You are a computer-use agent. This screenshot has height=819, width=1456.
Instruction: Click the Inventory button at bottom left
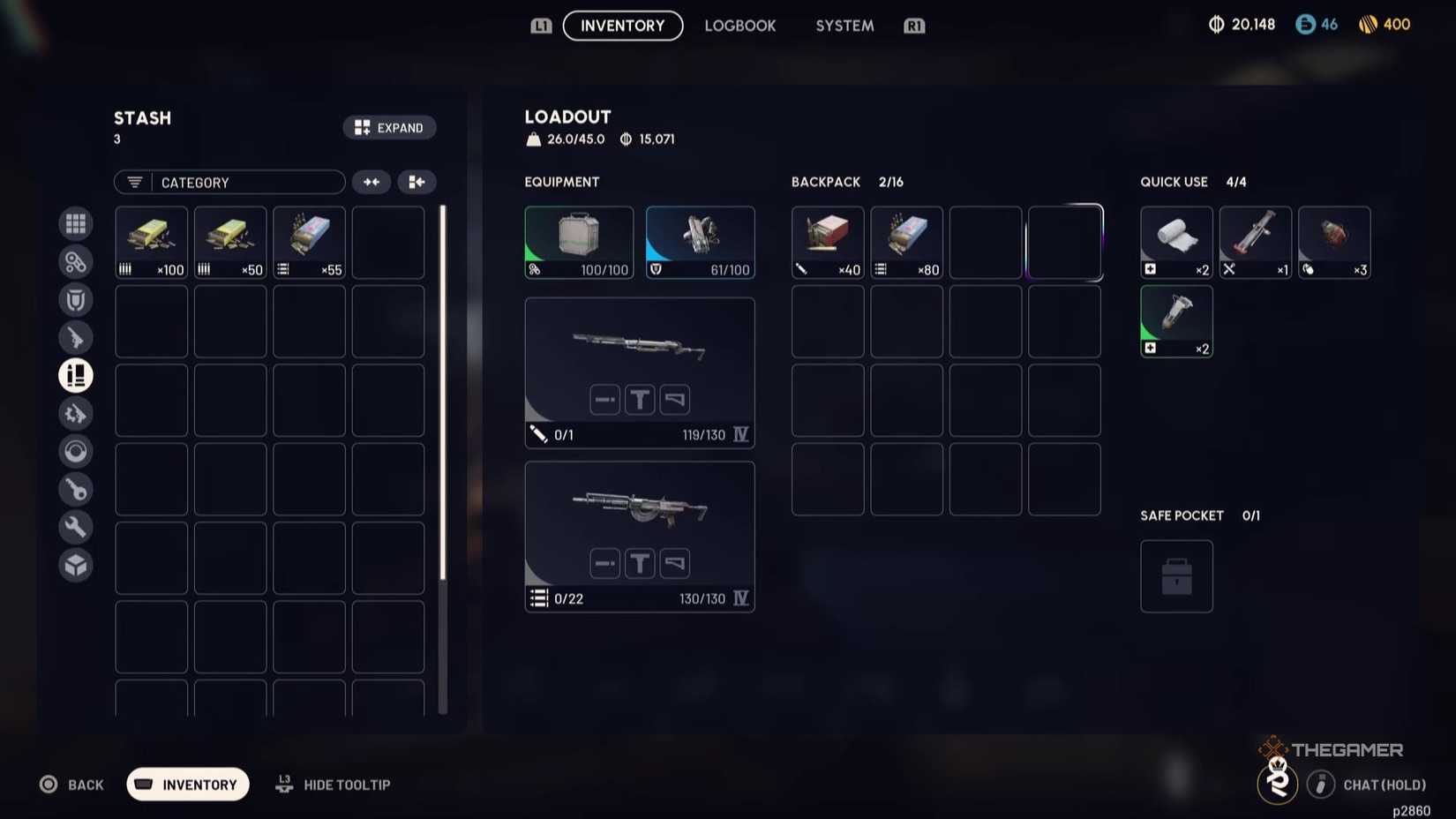(186, 784)
